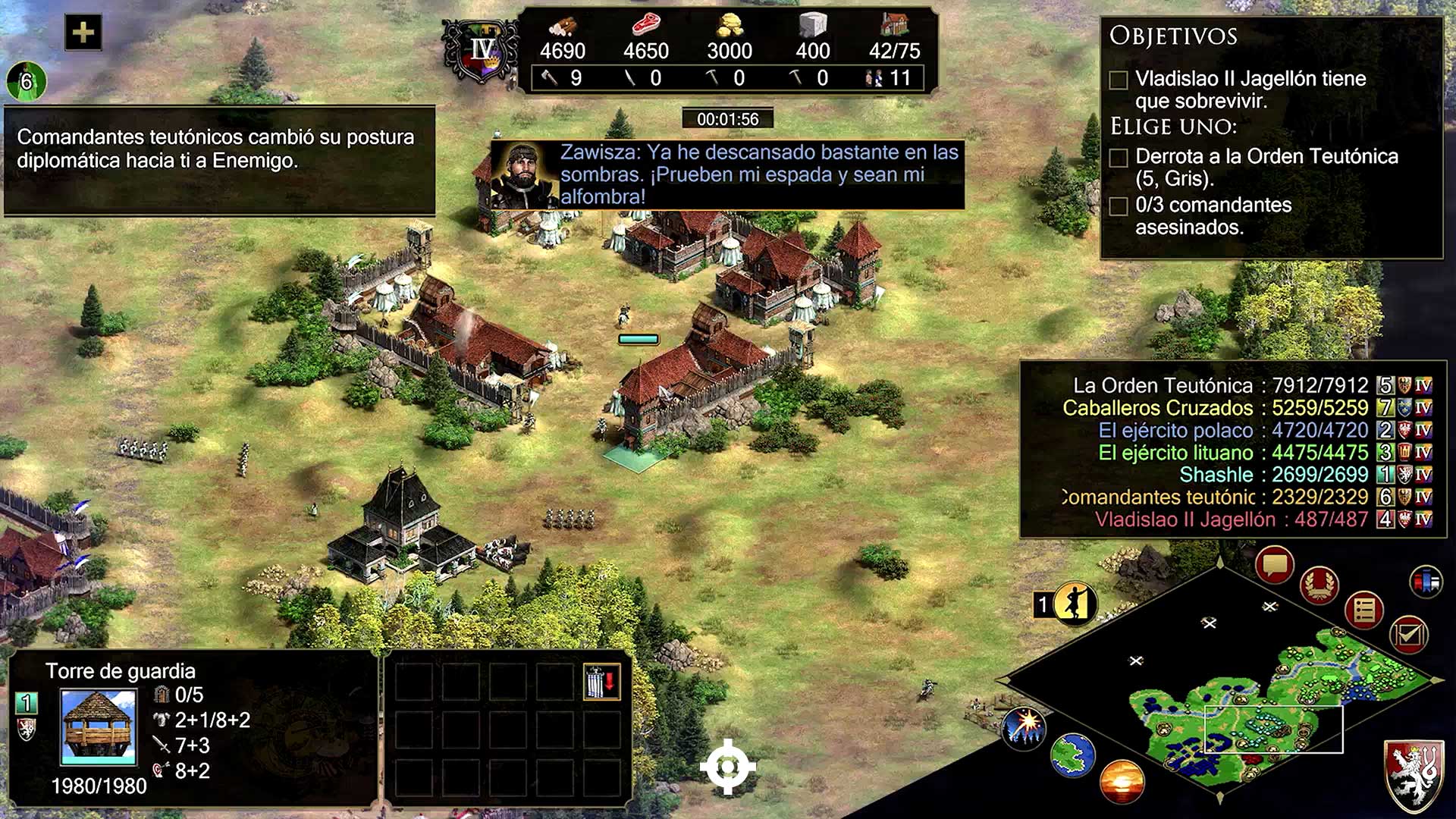Switch minimap mode with the globe icon
Screen dimensions: 1456x819
tap(1073, 755)
